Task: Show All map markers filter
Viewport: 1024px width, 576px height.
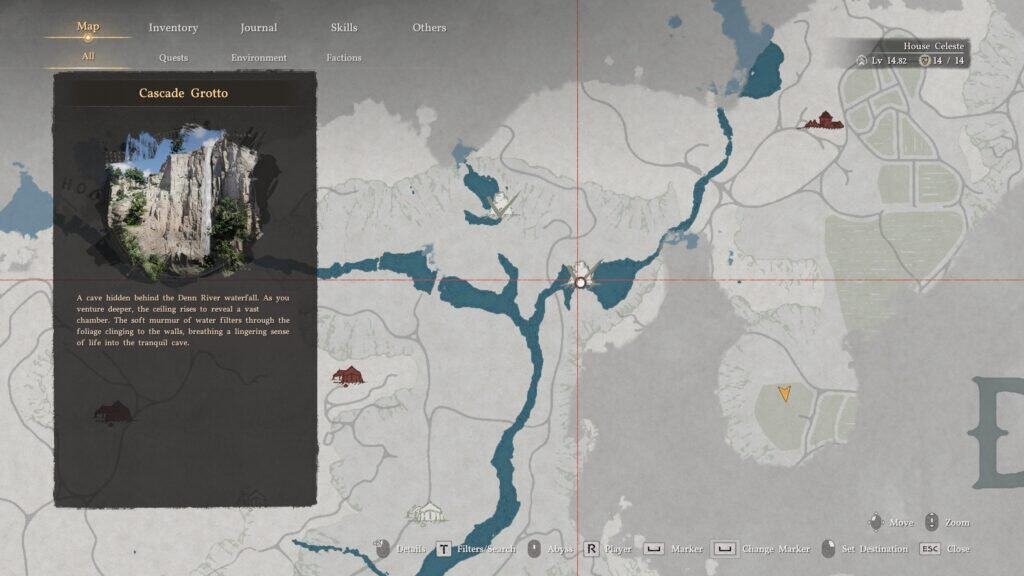Action: coord(88,57)
